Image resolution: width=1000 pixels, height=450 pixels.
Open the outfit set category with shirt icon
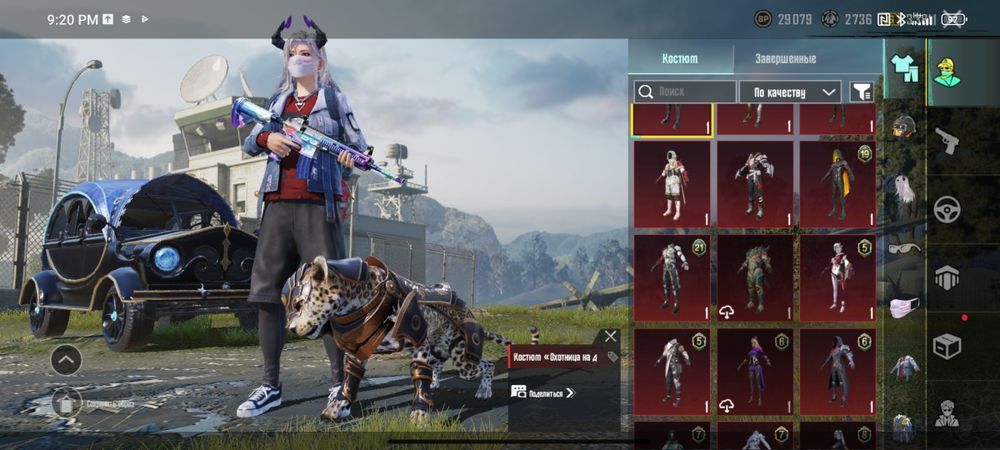click(x=904, y=69)
